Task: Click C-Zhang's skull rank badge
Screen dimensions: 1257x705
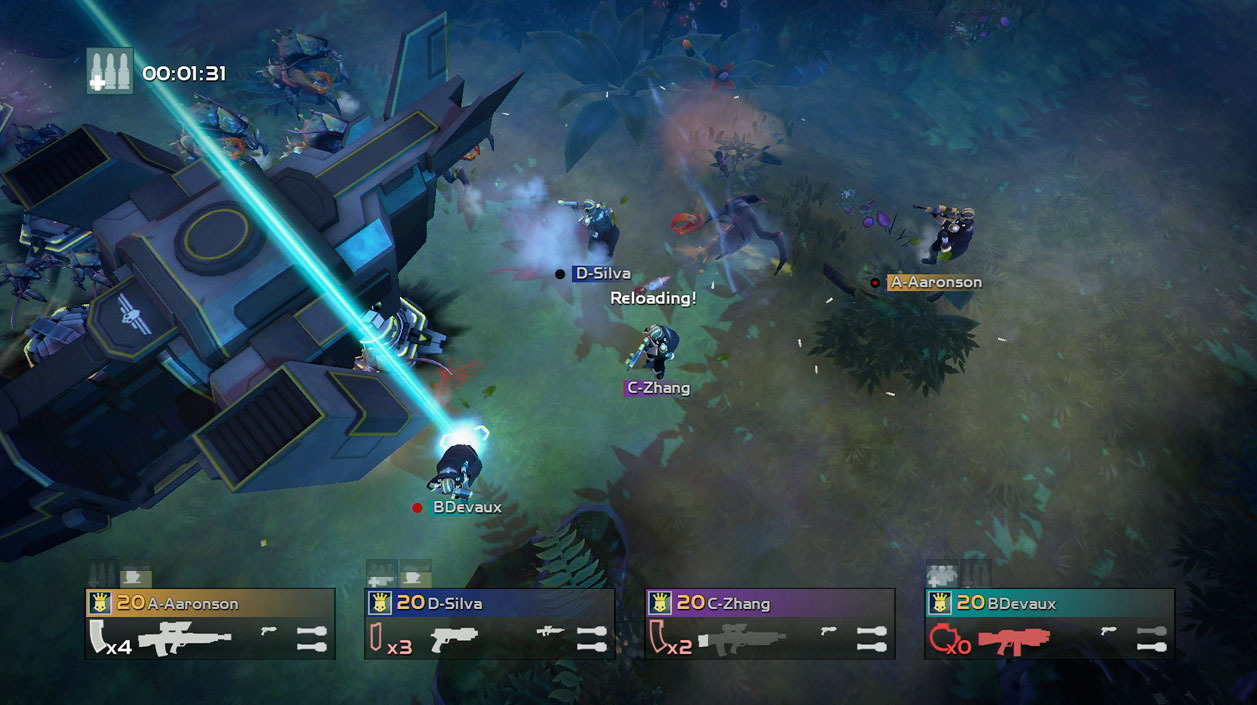Action: (659, 603)
